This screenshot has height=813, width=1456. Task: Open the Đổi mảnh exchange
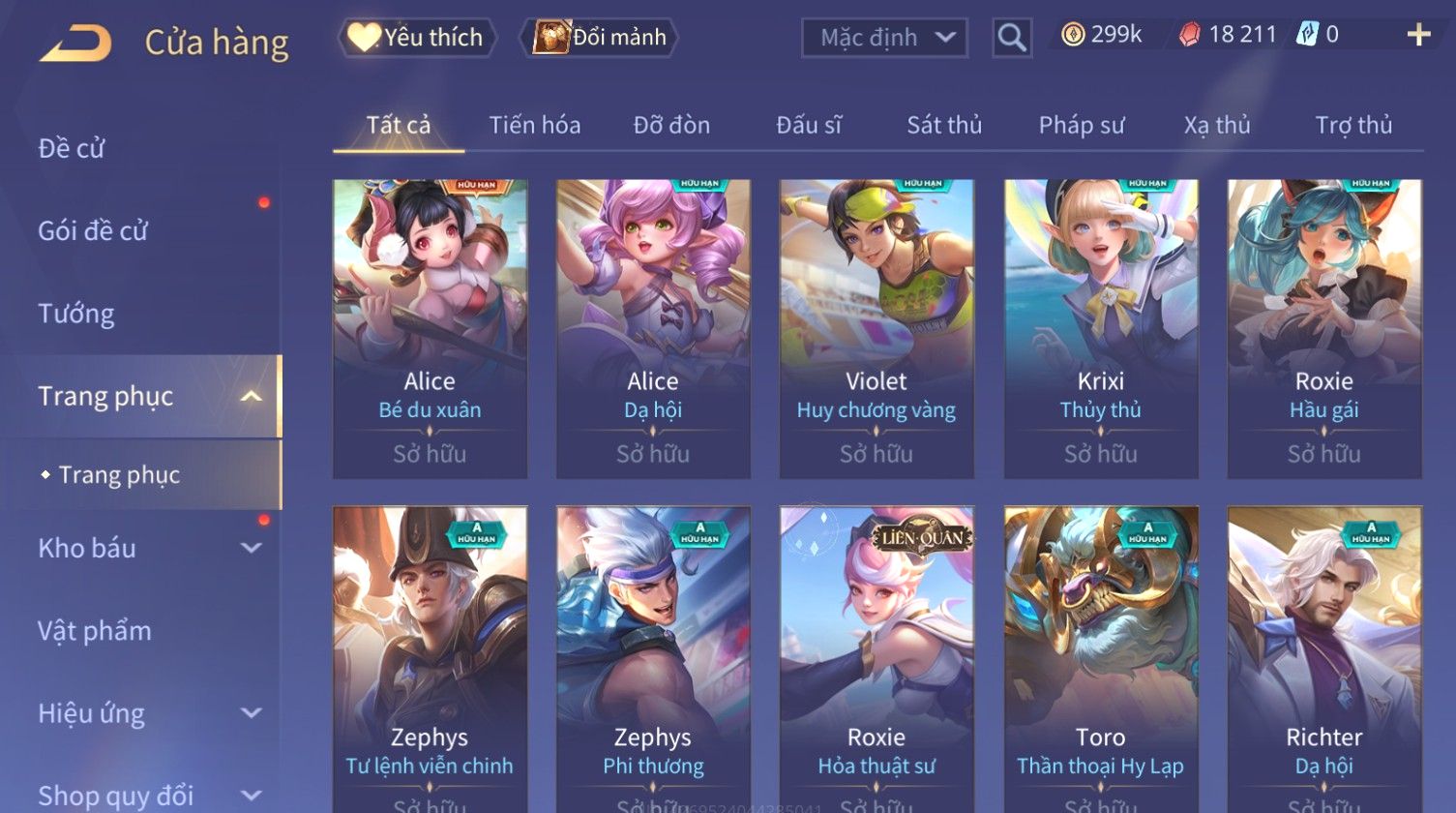(x=600, y=38)
